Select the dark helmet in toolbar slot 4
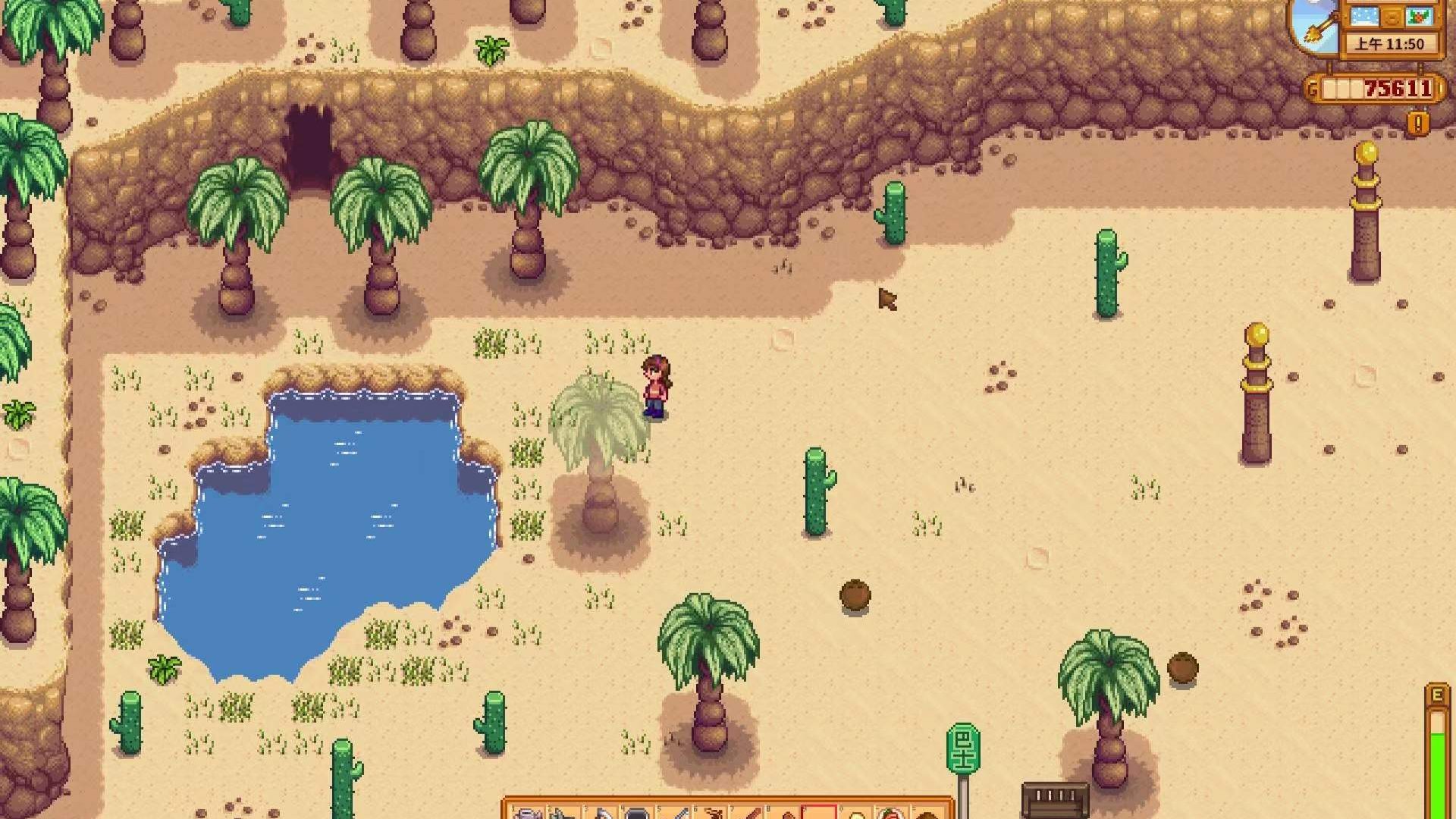The width and height of the screenshot is (1456, 819). tap(635, 810)
